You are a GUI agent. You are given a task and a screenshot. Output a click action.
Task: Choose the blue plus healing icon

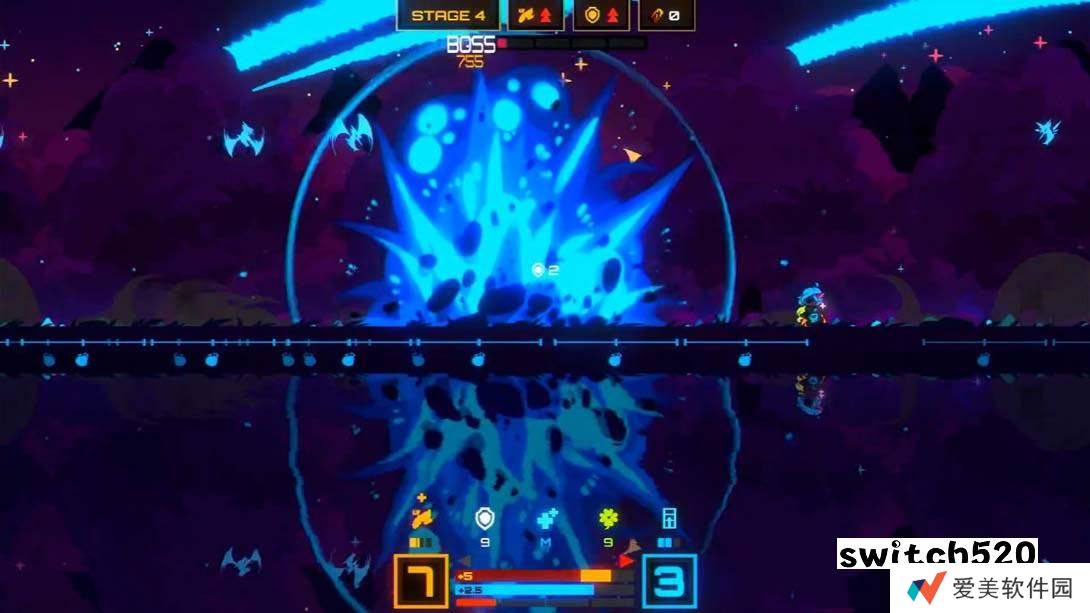coord(546,518)
